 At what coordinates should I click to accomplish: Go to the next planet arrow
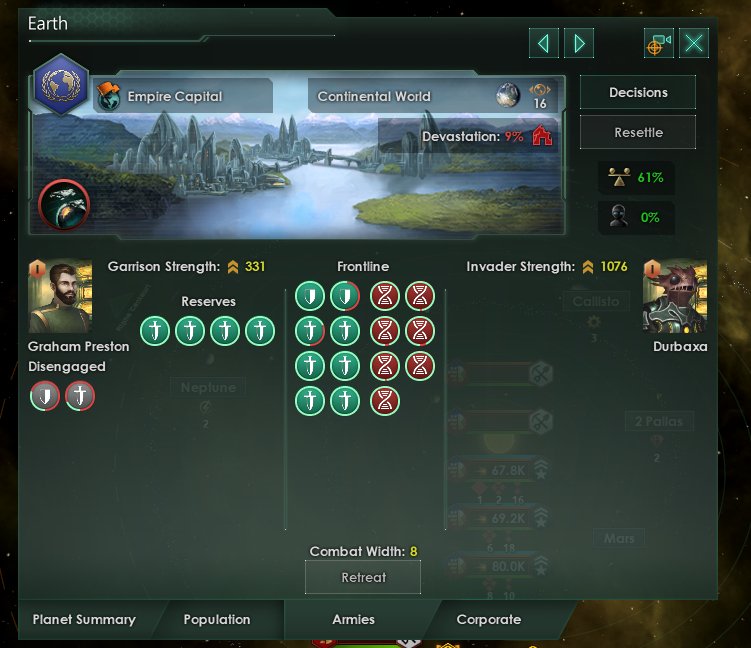pyautogui.click(x=579, y=43)
